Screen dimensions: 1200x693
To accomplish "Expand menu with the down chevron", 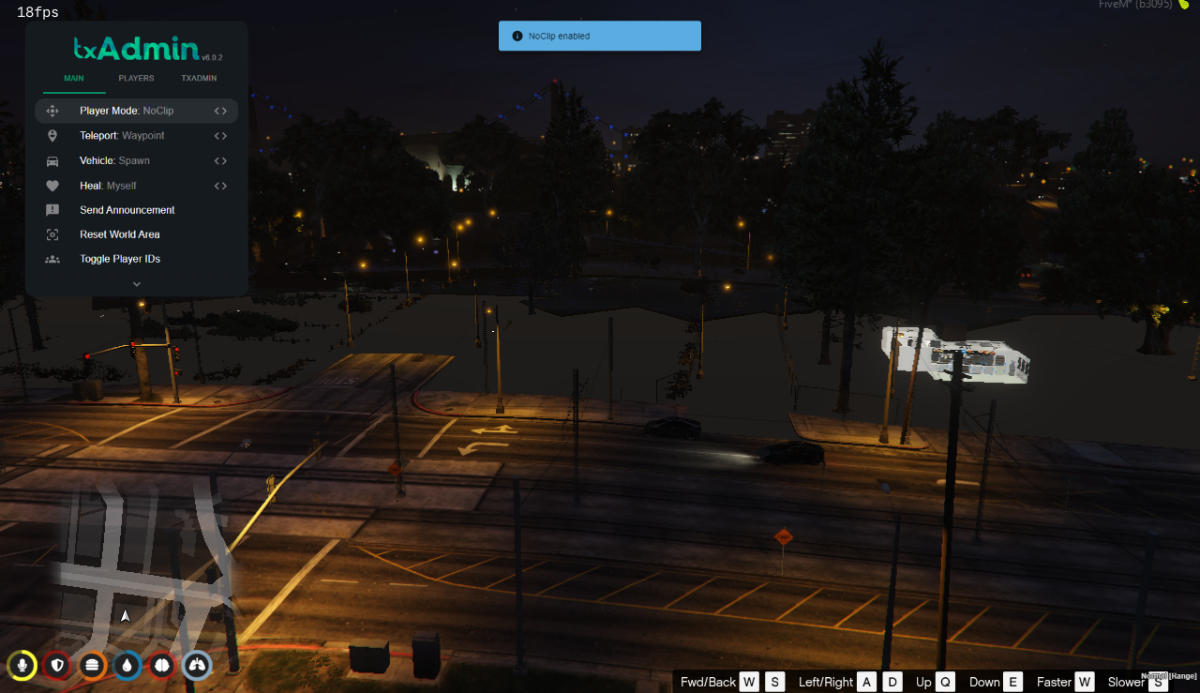I will pos(137,284).
